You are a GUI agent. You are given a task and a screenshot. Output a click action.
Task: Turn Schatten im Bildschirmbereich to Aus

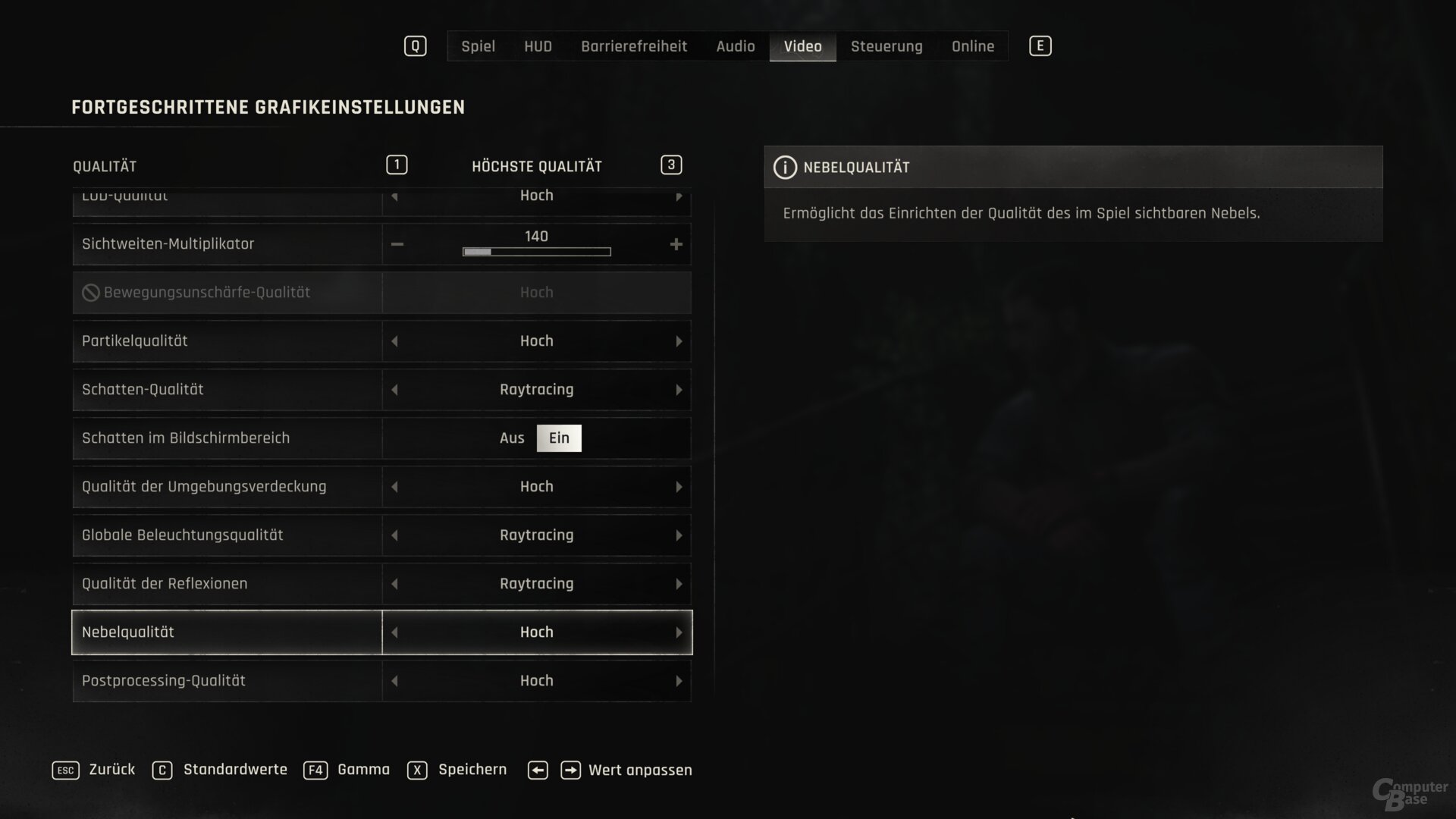tap(512, 438)
